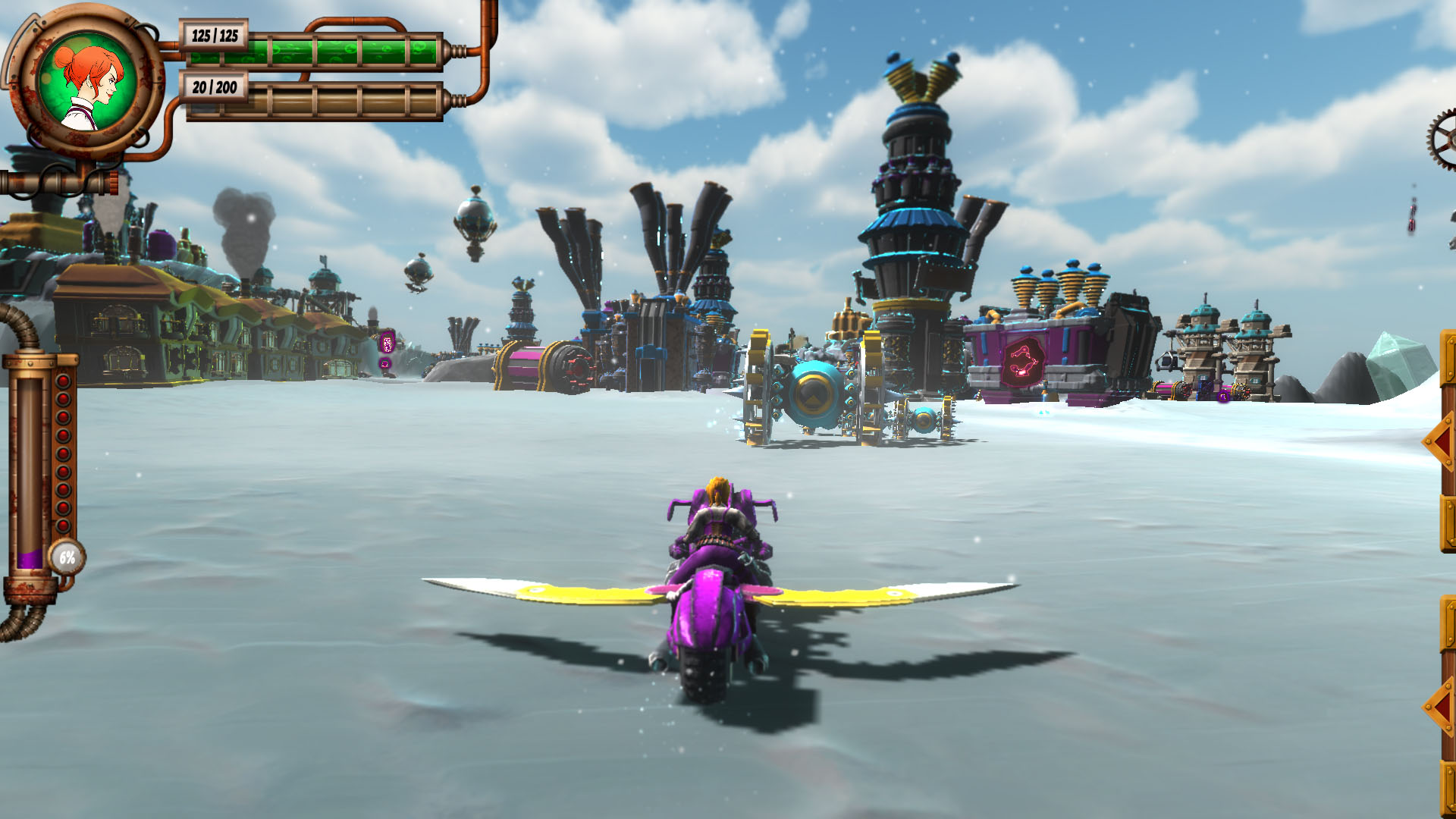Screen dimensions: 1456x819
Task: Open settings with the cogwheel icon
Action: [1443, 140]
